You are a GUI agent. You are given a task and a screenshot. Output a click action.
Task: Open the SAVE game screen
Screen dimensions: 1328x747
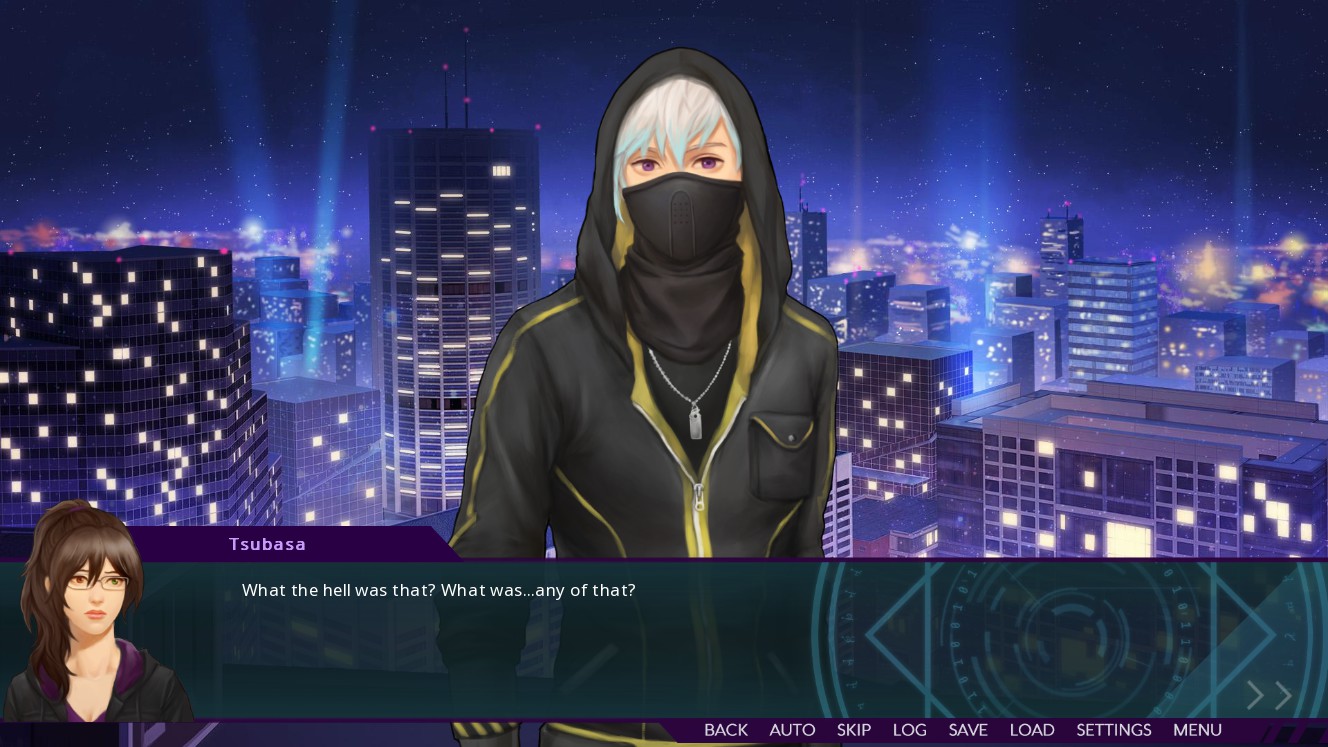tap(967, 730)
